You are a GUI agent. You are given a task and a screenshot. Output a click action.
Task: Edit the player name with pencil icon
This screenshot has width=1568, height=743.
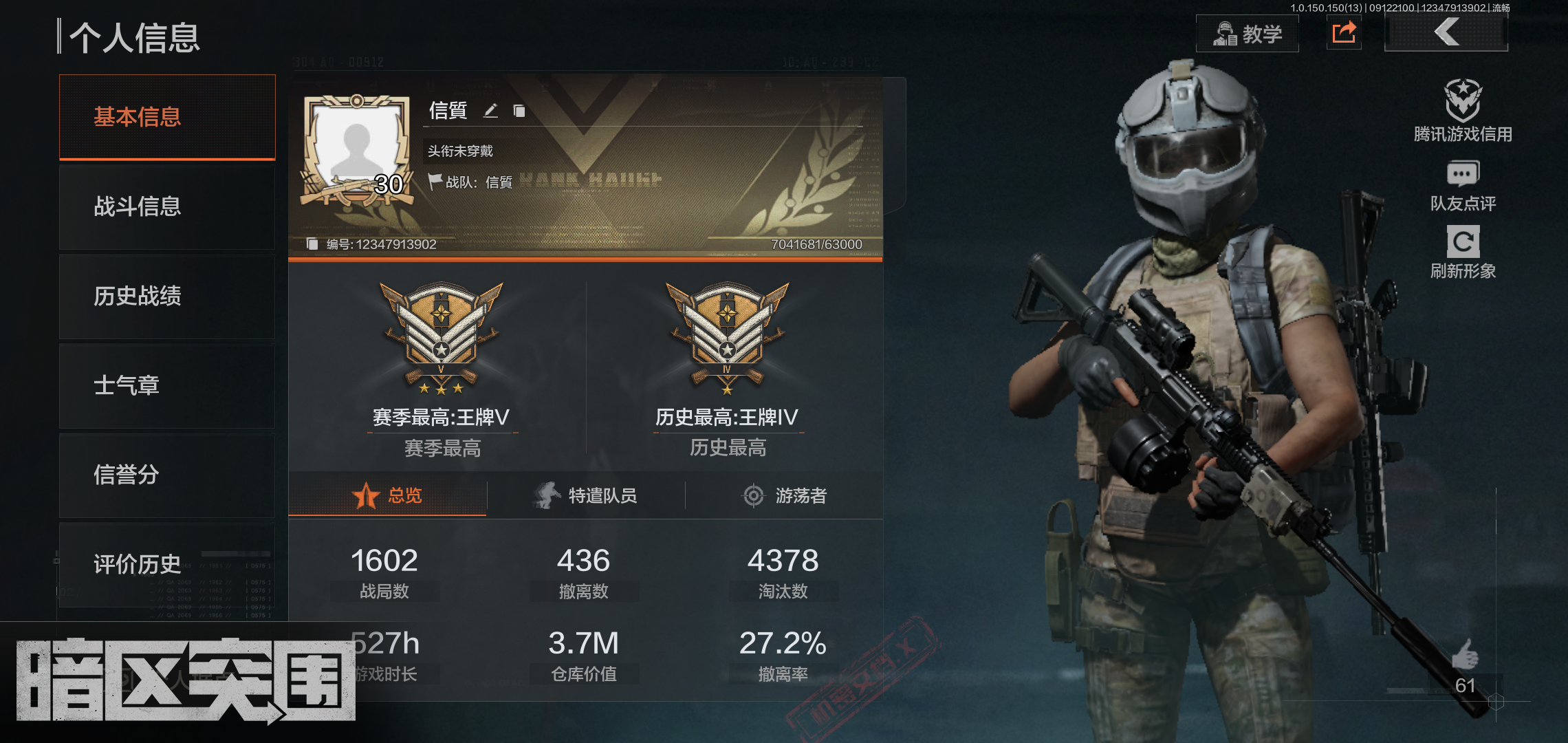point(490,111)
